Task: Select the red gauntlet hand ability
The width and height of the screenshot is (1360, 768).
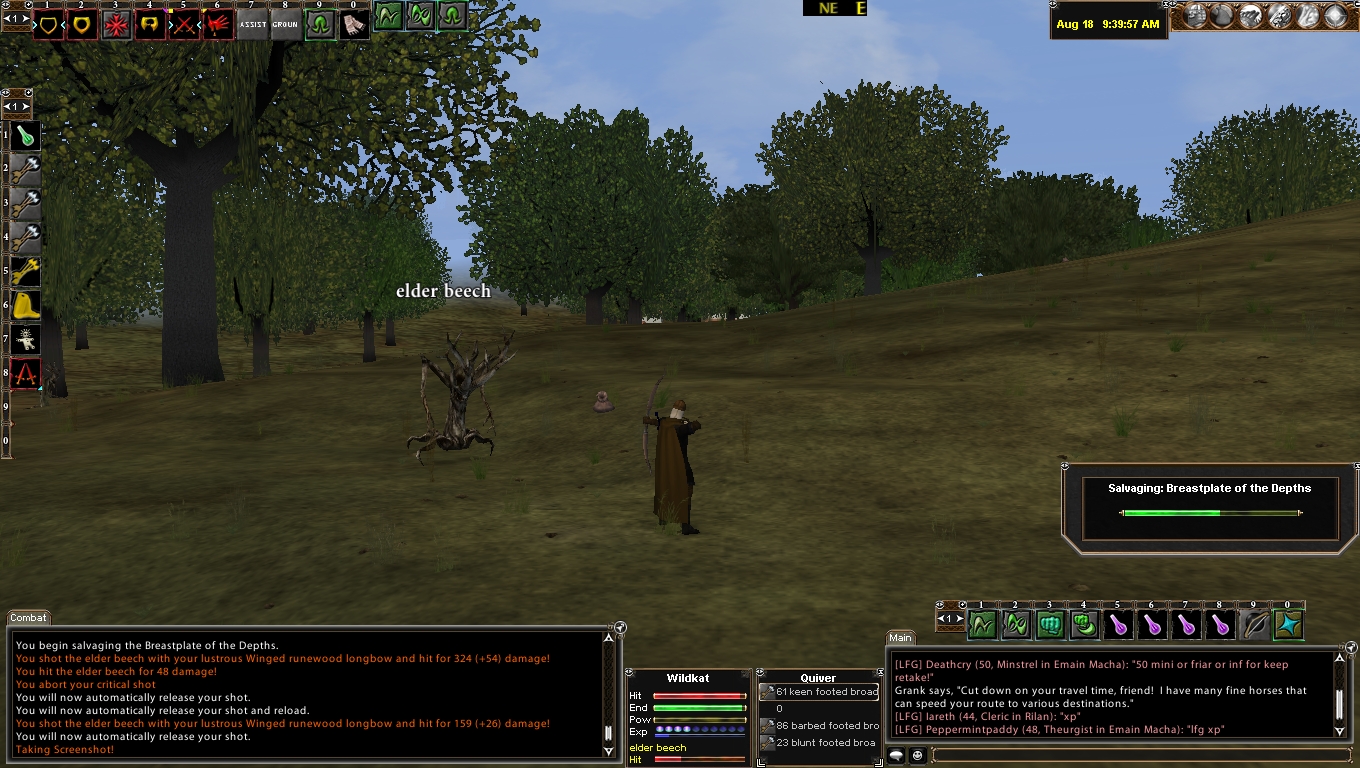Action: click(x=218, y=25)
